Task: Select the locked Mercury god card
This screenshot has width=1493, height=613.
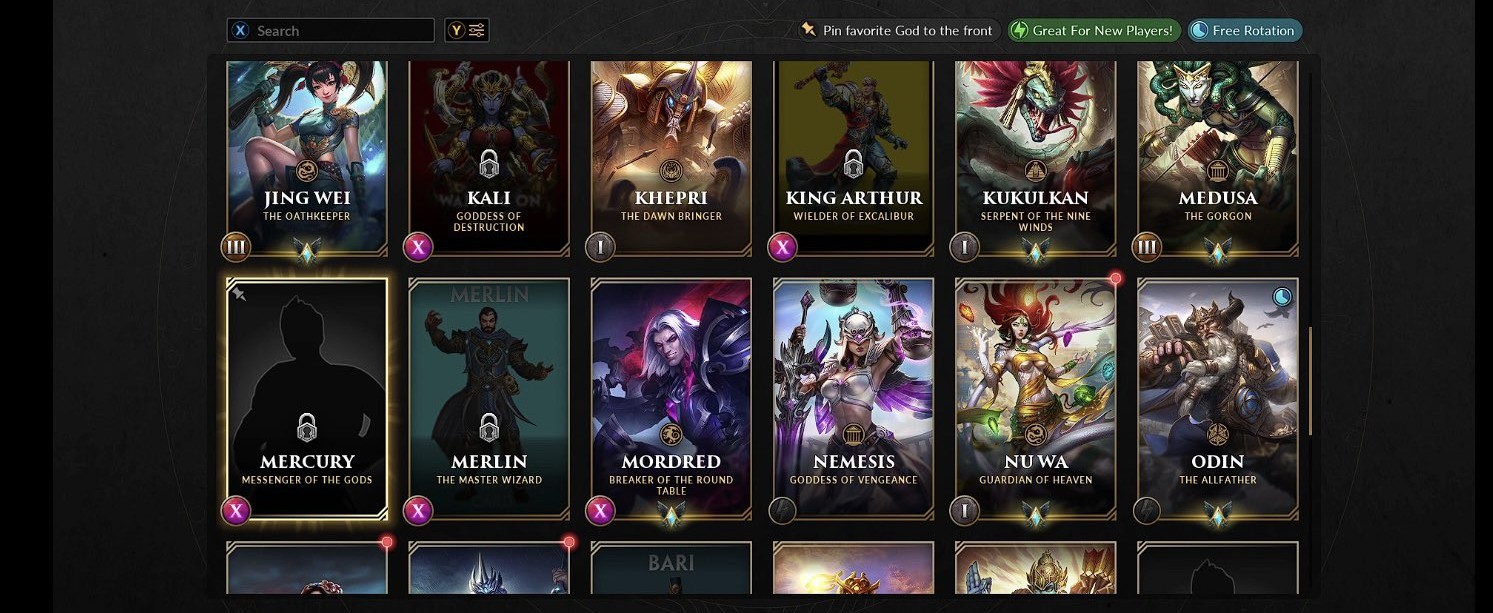Action: pos(307,398)
